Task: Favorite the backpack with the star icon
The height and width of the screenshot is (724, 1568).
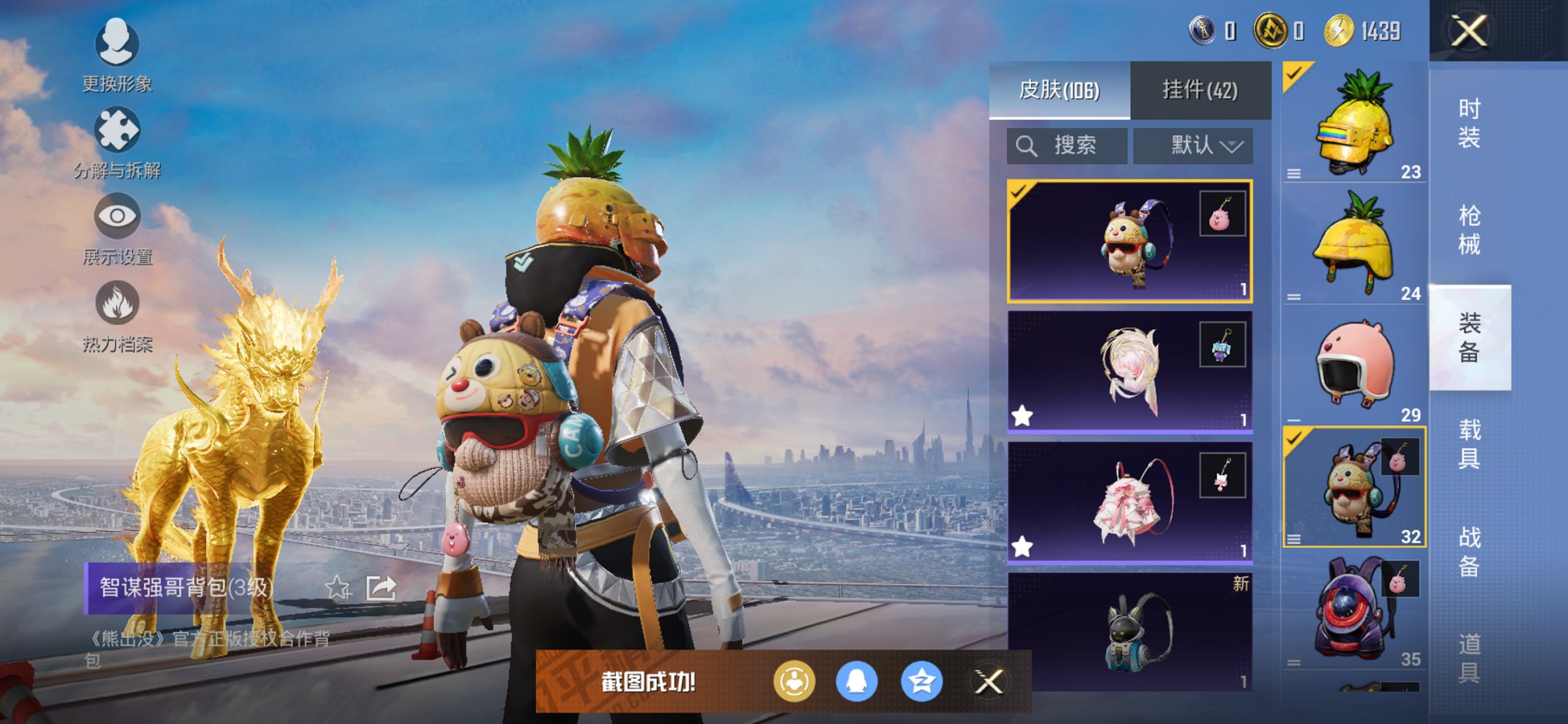Action: click(337, 587)
